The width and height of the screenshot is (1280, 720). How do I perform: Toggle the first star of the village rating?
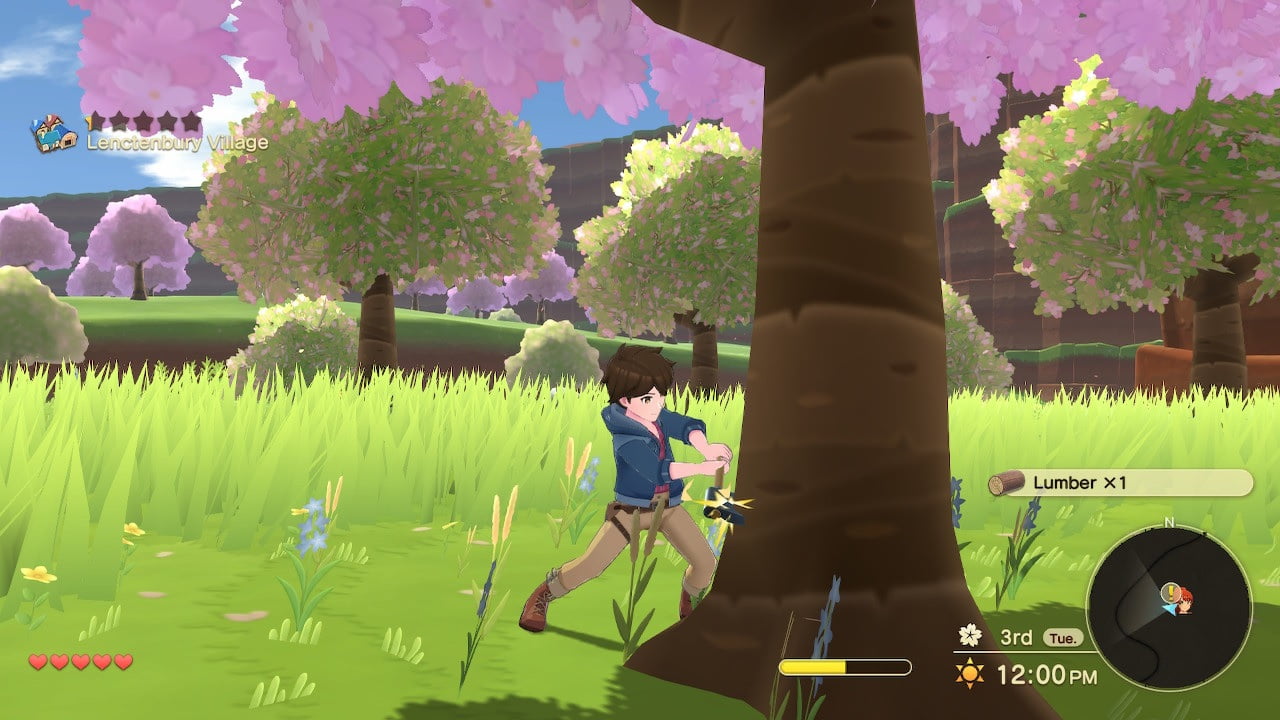point(99,120)
